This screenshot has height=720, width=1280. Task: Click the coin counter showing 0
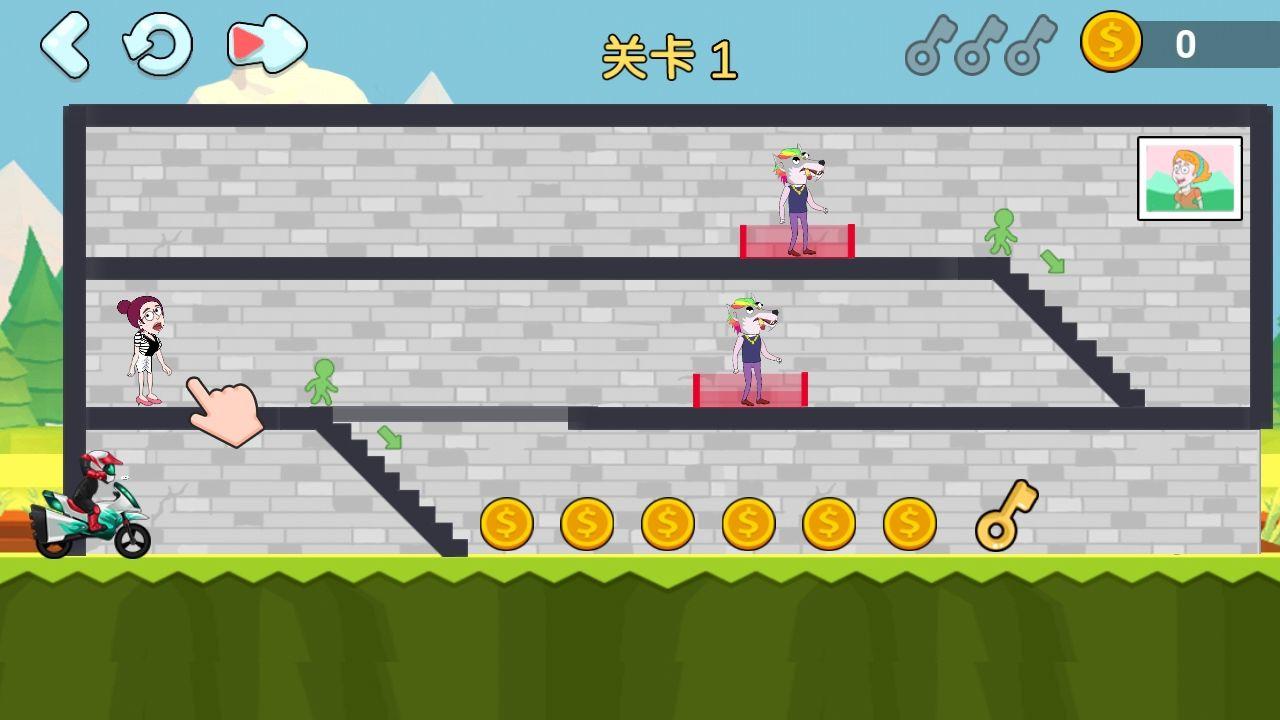point(1185,43)
